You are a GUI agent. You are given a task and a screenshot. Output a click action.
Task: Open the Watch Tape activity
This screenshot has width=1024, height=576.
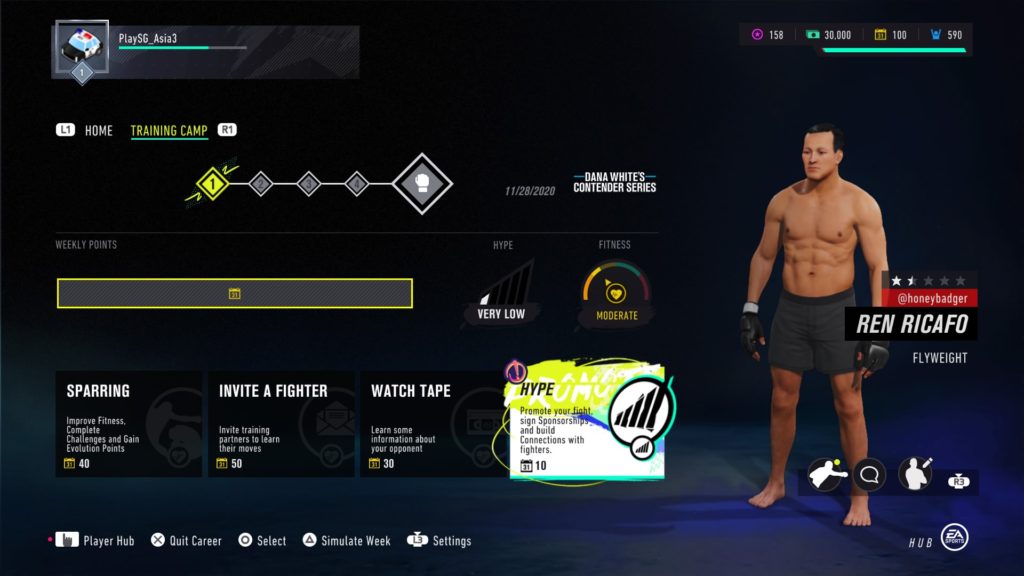(433, 424)
